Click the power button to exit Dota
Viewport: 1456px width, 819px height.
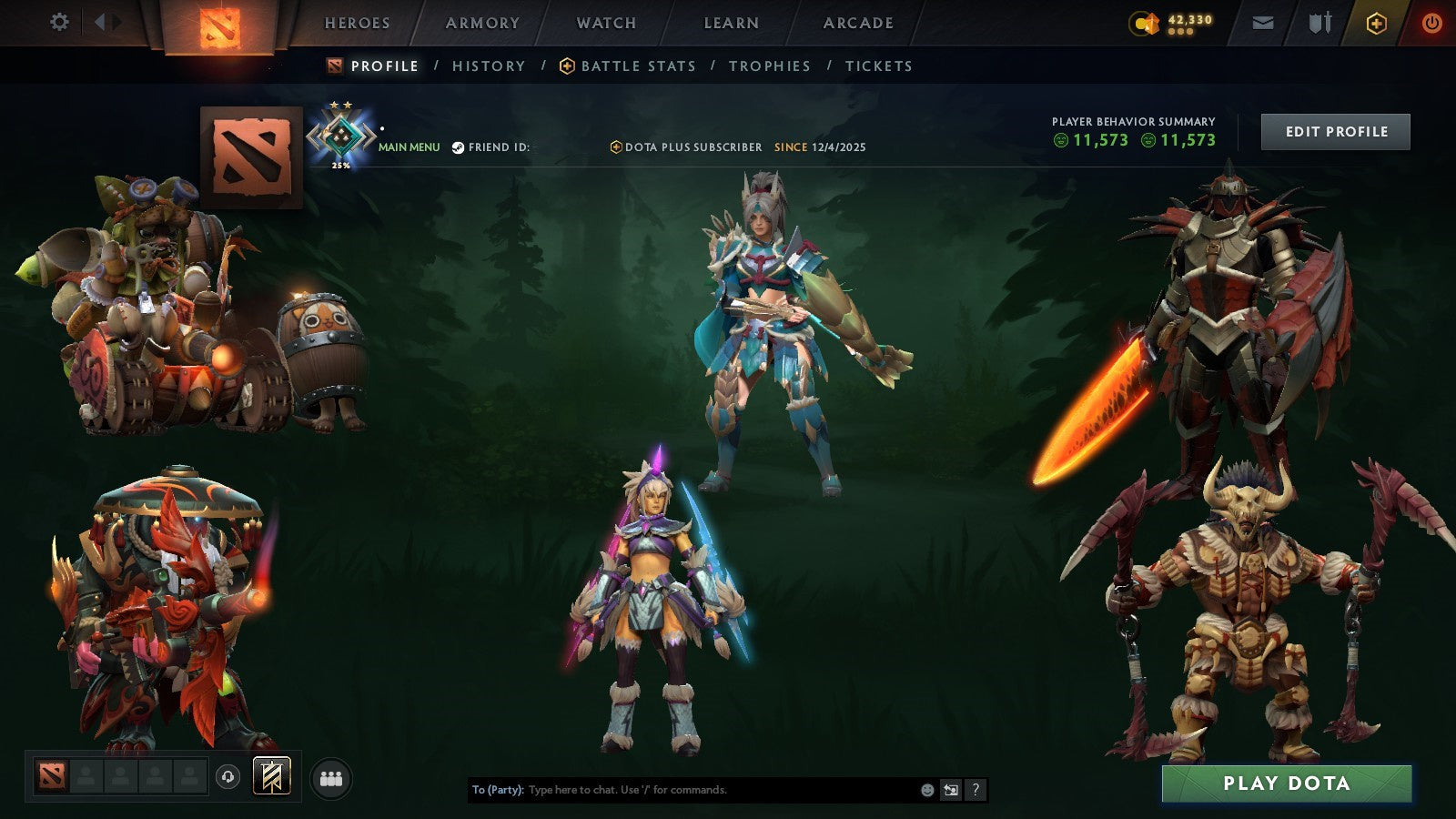pyautogui.click(x=1431, y=22)
